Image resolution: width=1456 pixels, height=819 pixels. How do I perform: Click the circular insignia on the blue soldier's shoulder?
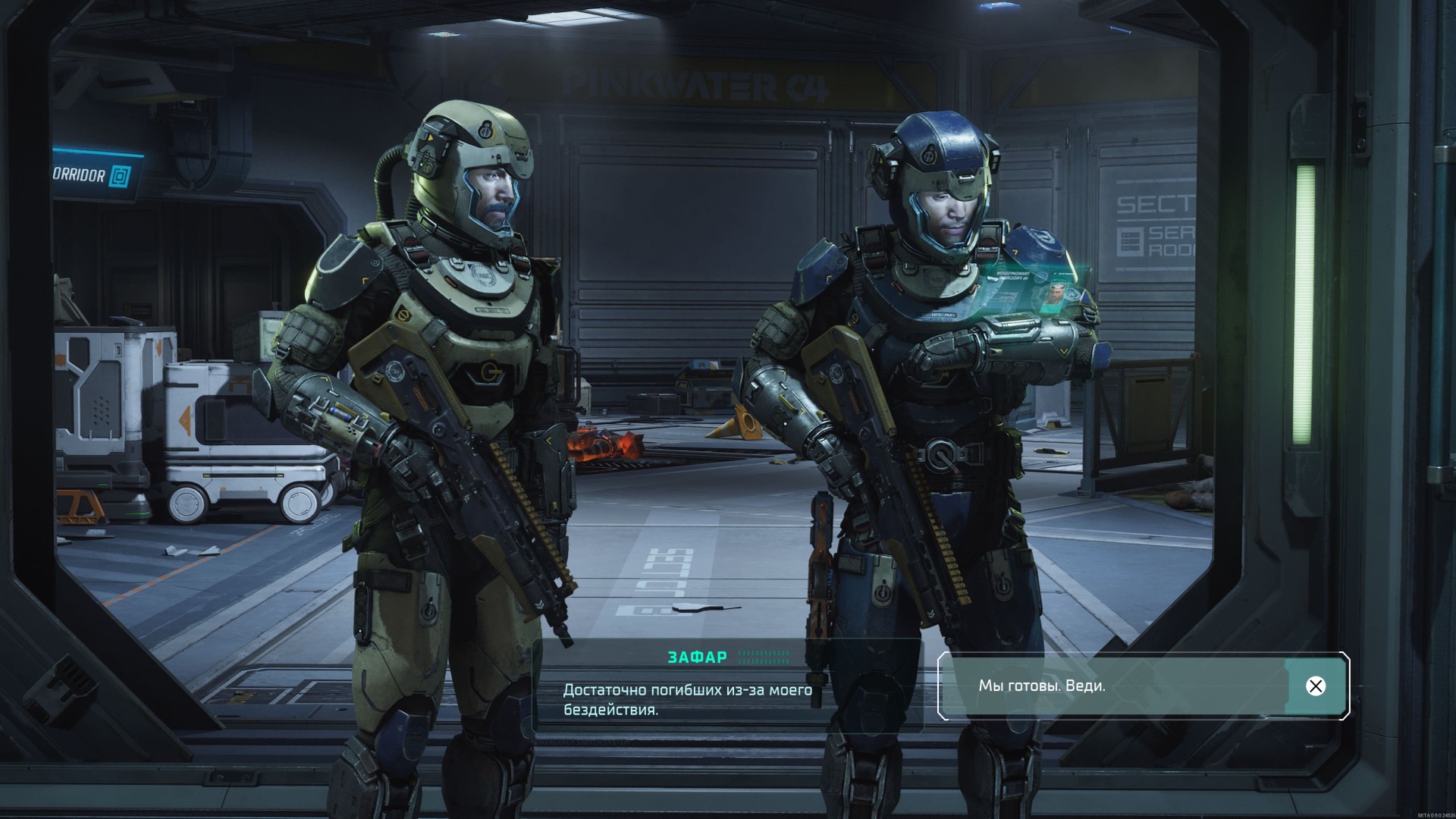[x=1043, y=236]
